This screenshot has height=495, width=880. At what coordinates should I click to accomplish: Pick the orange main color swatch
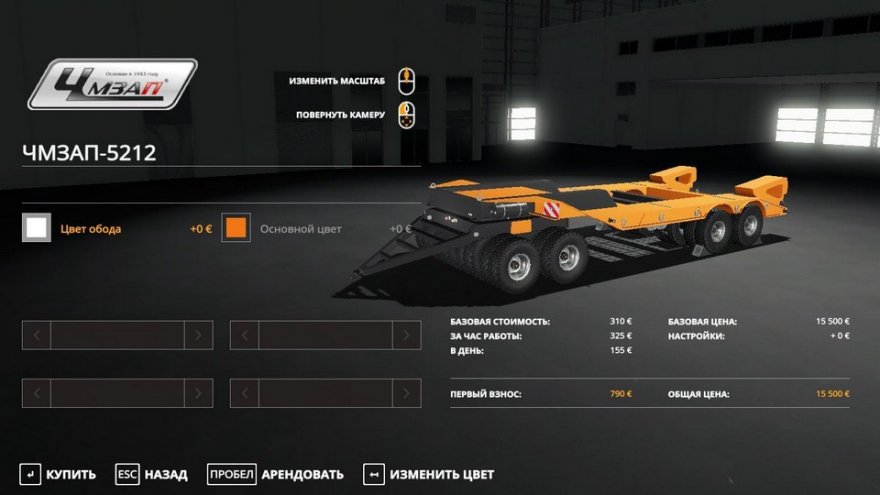(x=236, y=228)
